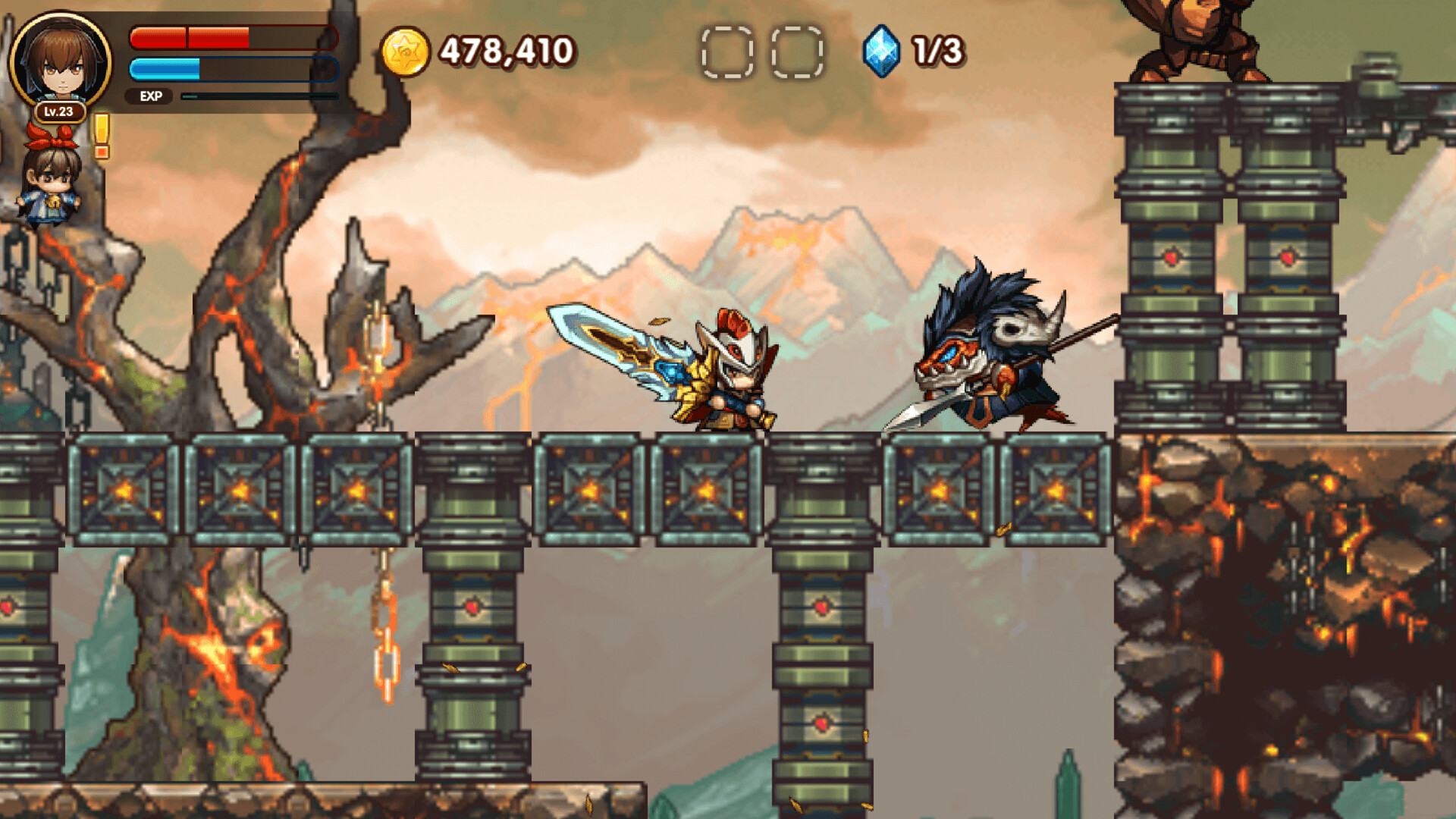The height and width of the screenshot is (819, 1456).
Task: Click the EXP label icon
Action: click(x=150, y=97)
